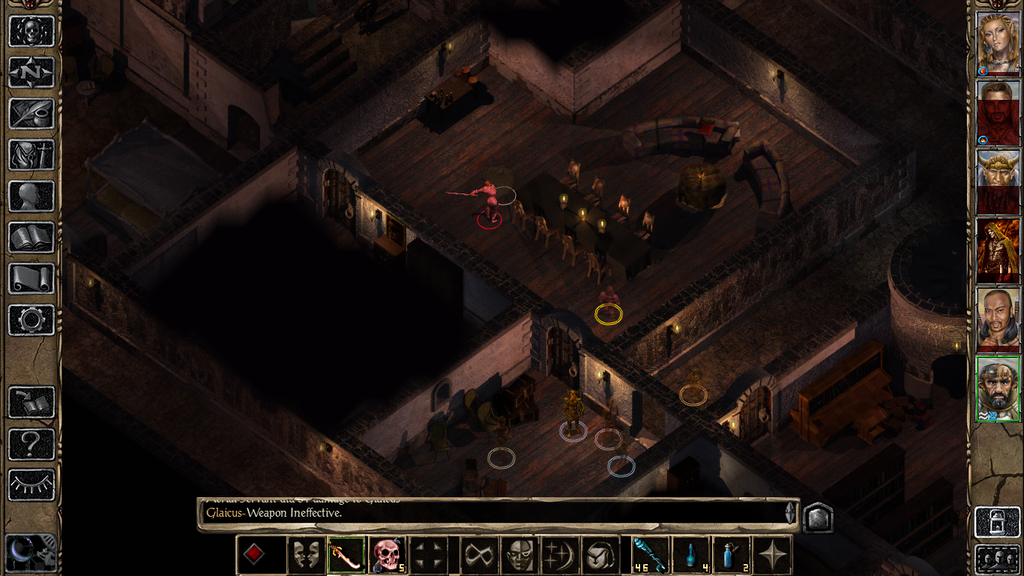Select the blonde elf woman portrait
Image resolution: width=1024 pixels, height=576 pixels.
pos(997,44)
